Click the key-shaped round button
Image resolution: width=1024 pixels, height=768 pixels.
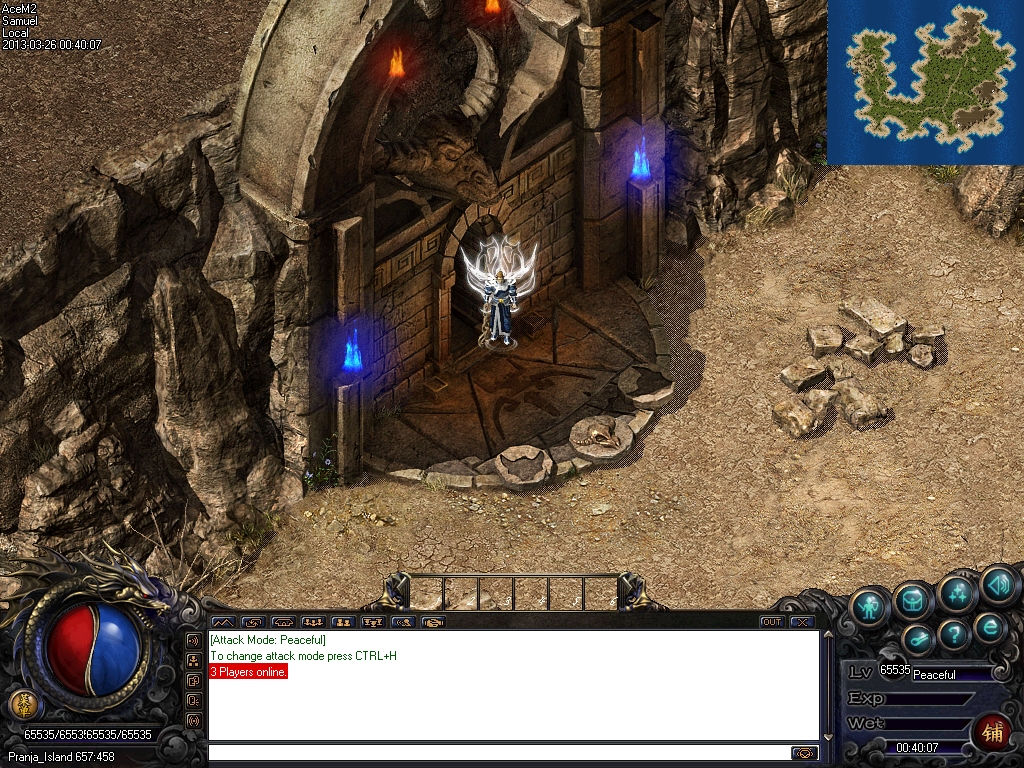click(918, 639)
